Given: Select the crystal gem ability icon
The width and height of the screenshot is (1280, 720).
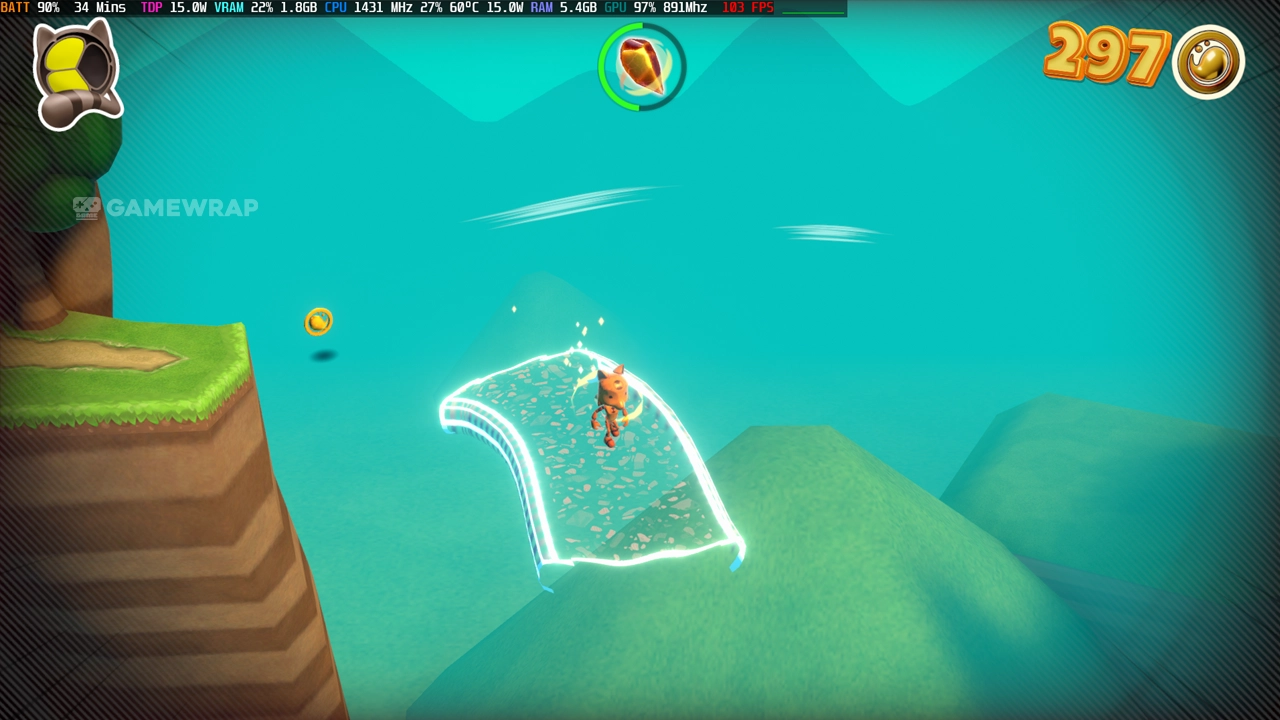Looking at the screenshot, I should point(642,67).
